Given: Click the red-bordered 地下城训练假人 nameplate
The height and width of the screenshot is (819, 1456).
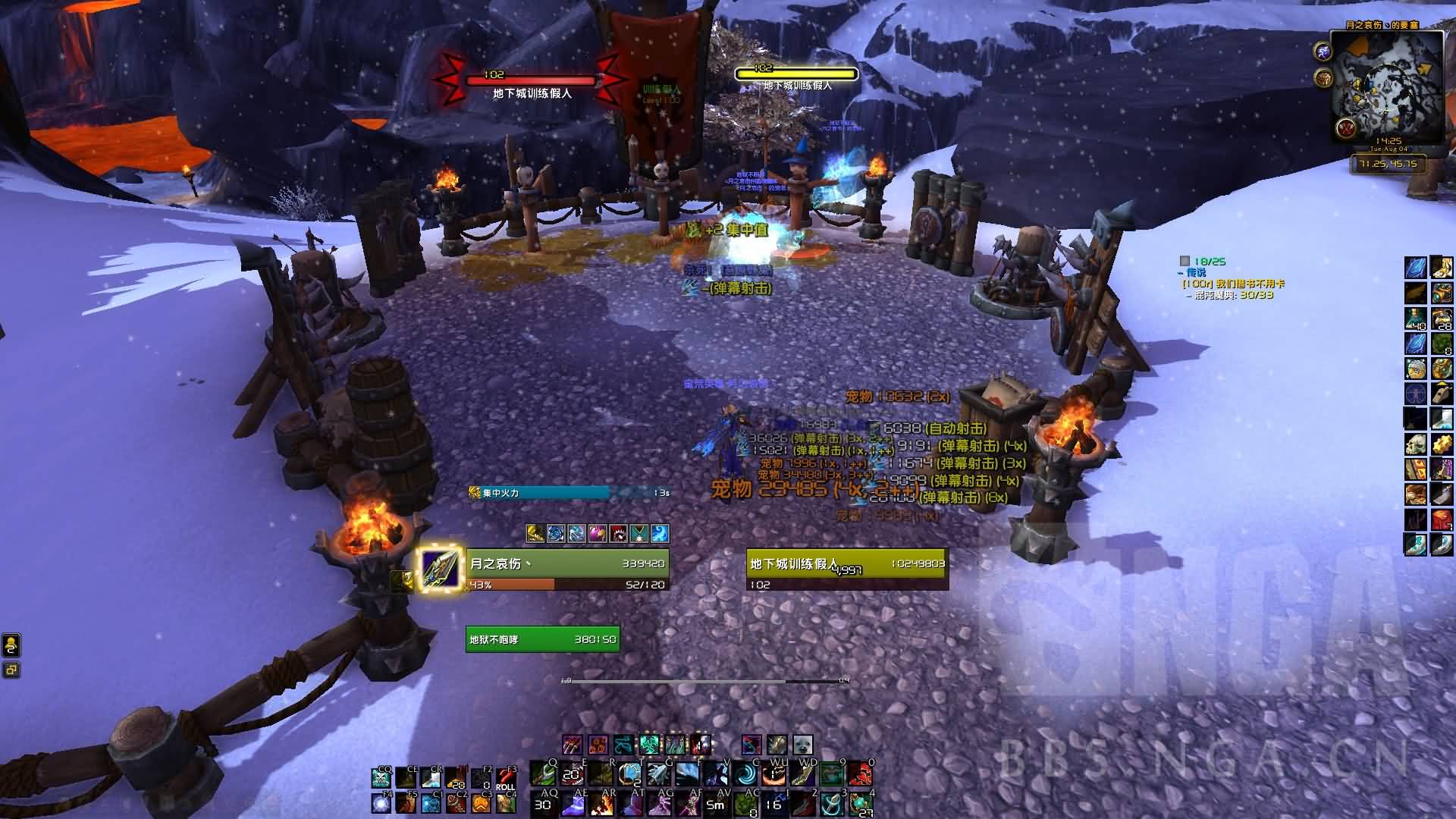Looking at the screenshot, I should (531, 80).
